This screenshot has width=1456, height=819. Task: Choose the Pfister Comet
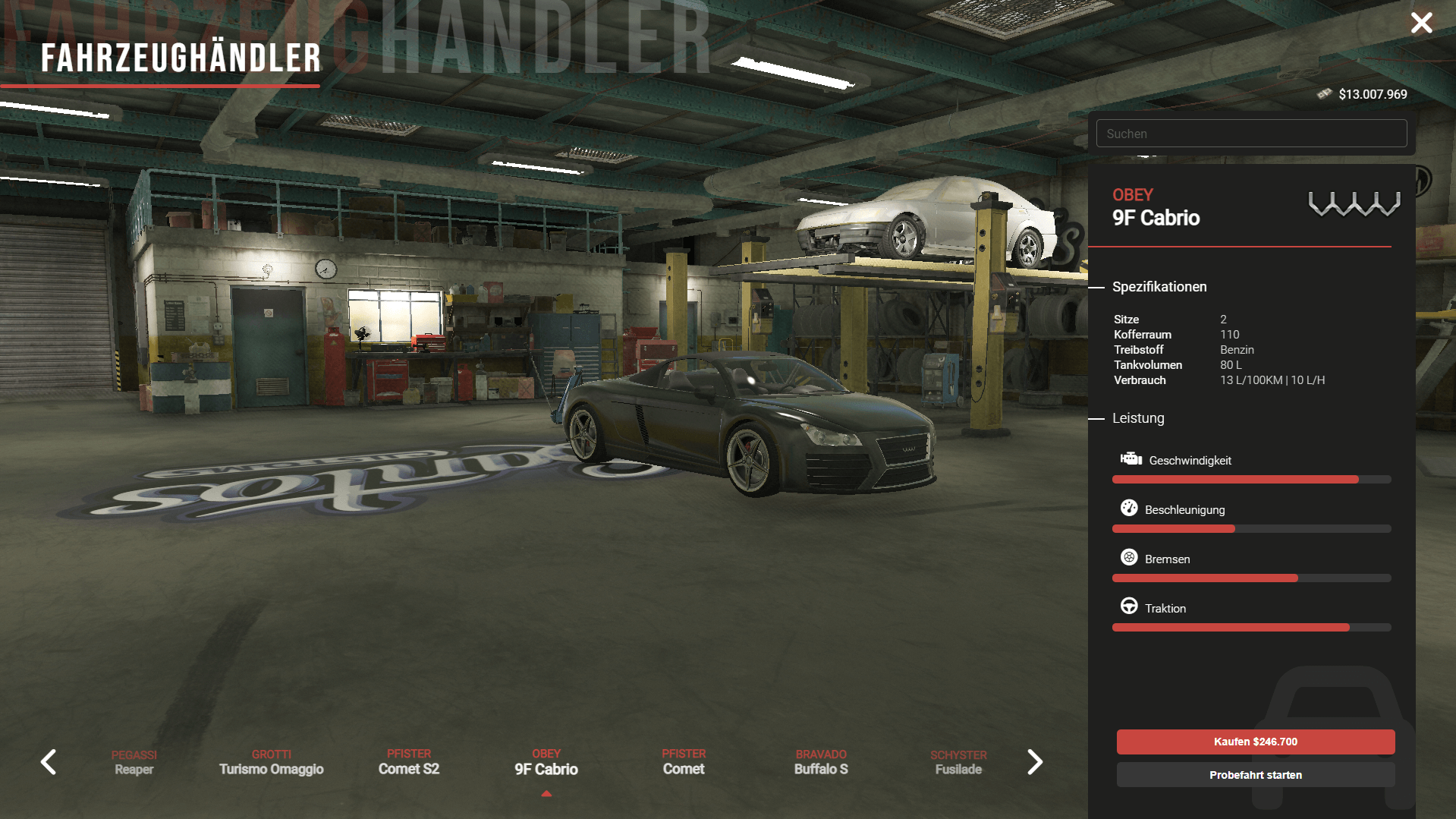684,762
